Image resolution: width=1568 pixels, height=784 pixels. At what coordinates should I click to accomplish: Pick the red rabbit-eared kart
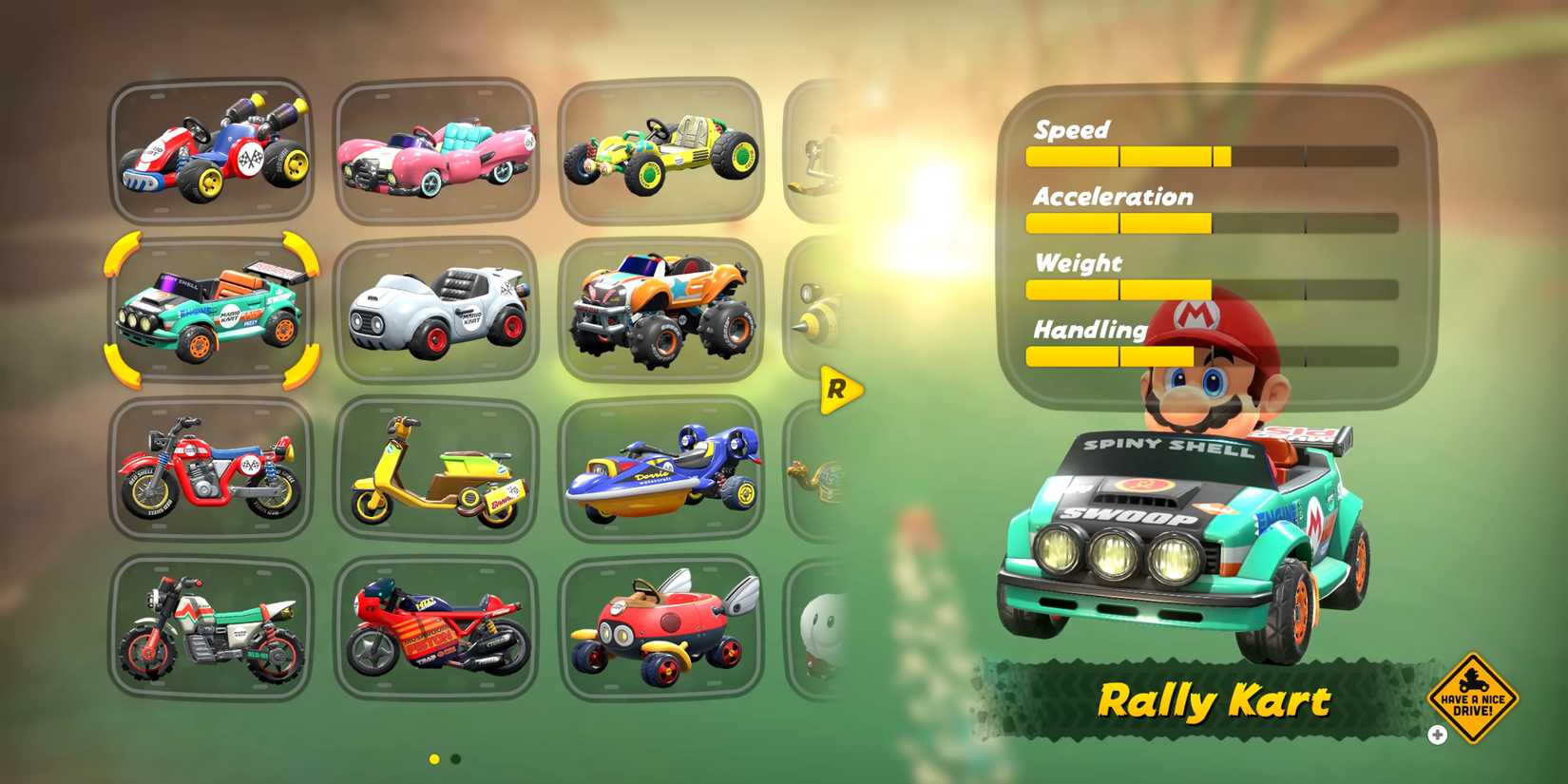click(x=662, y=627)
